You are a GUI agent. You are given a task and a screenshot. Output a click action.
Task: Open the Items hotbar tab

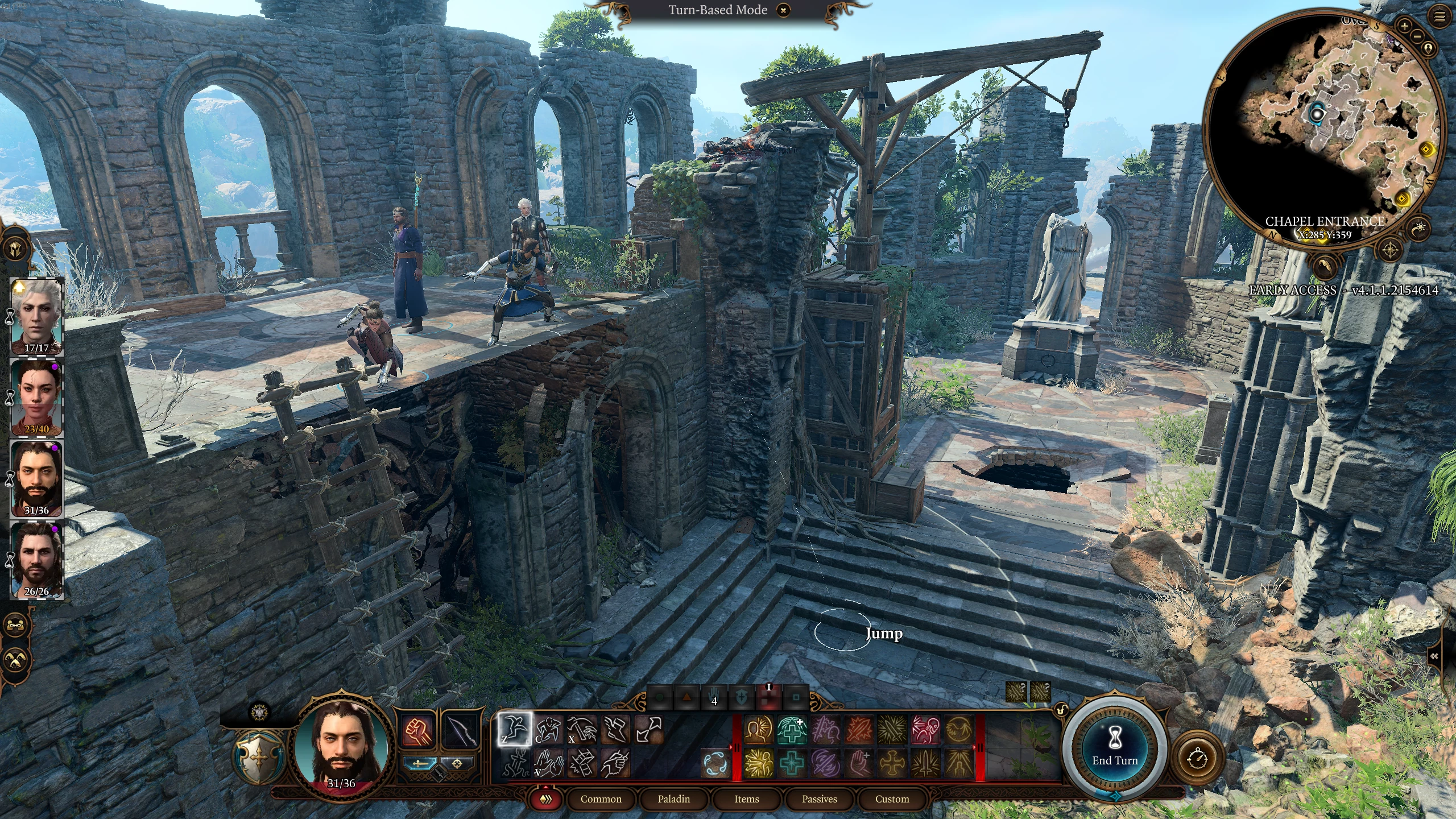point(746,799)
